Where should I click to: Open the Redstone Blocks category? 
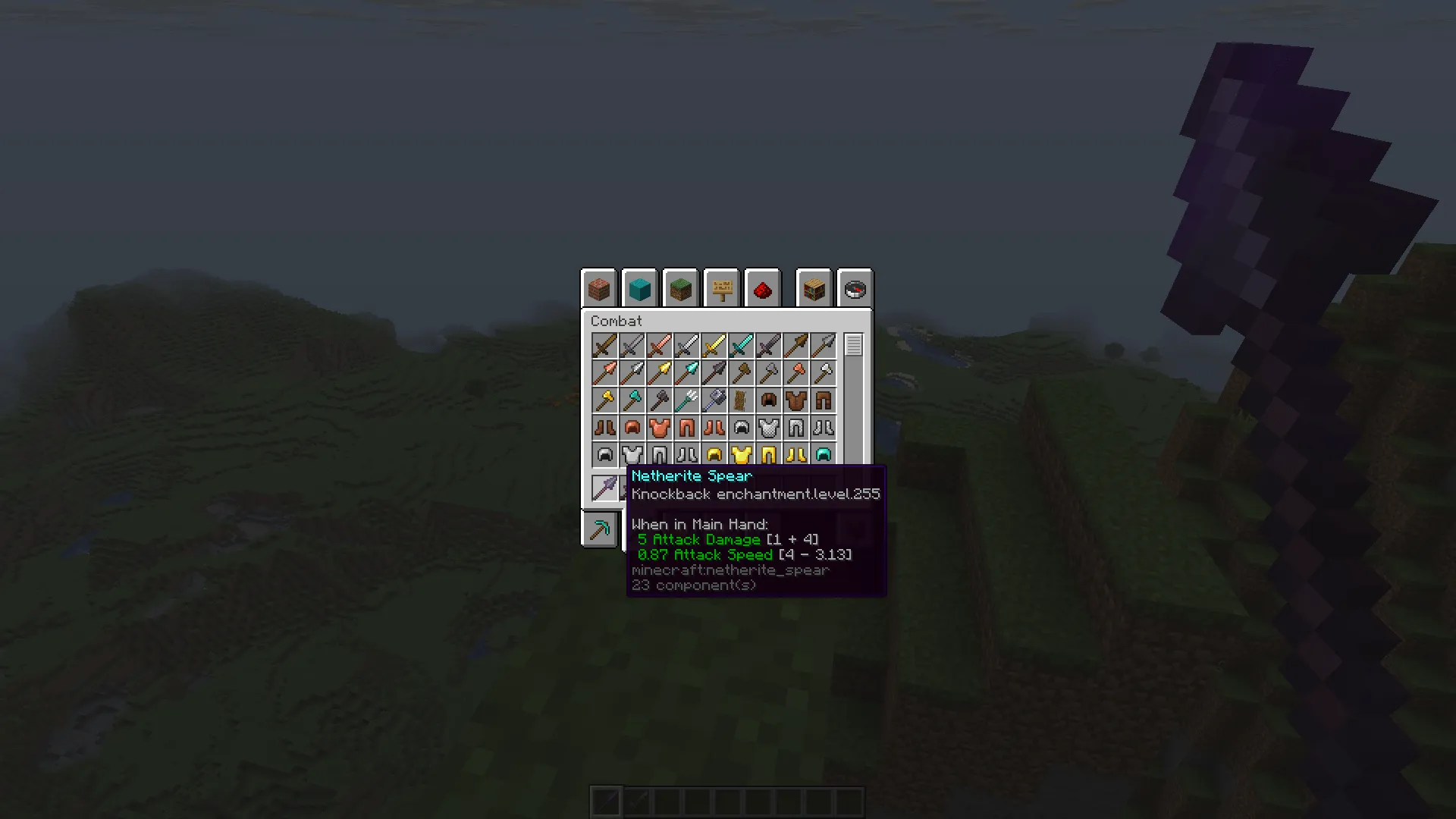tap(762, 288)
